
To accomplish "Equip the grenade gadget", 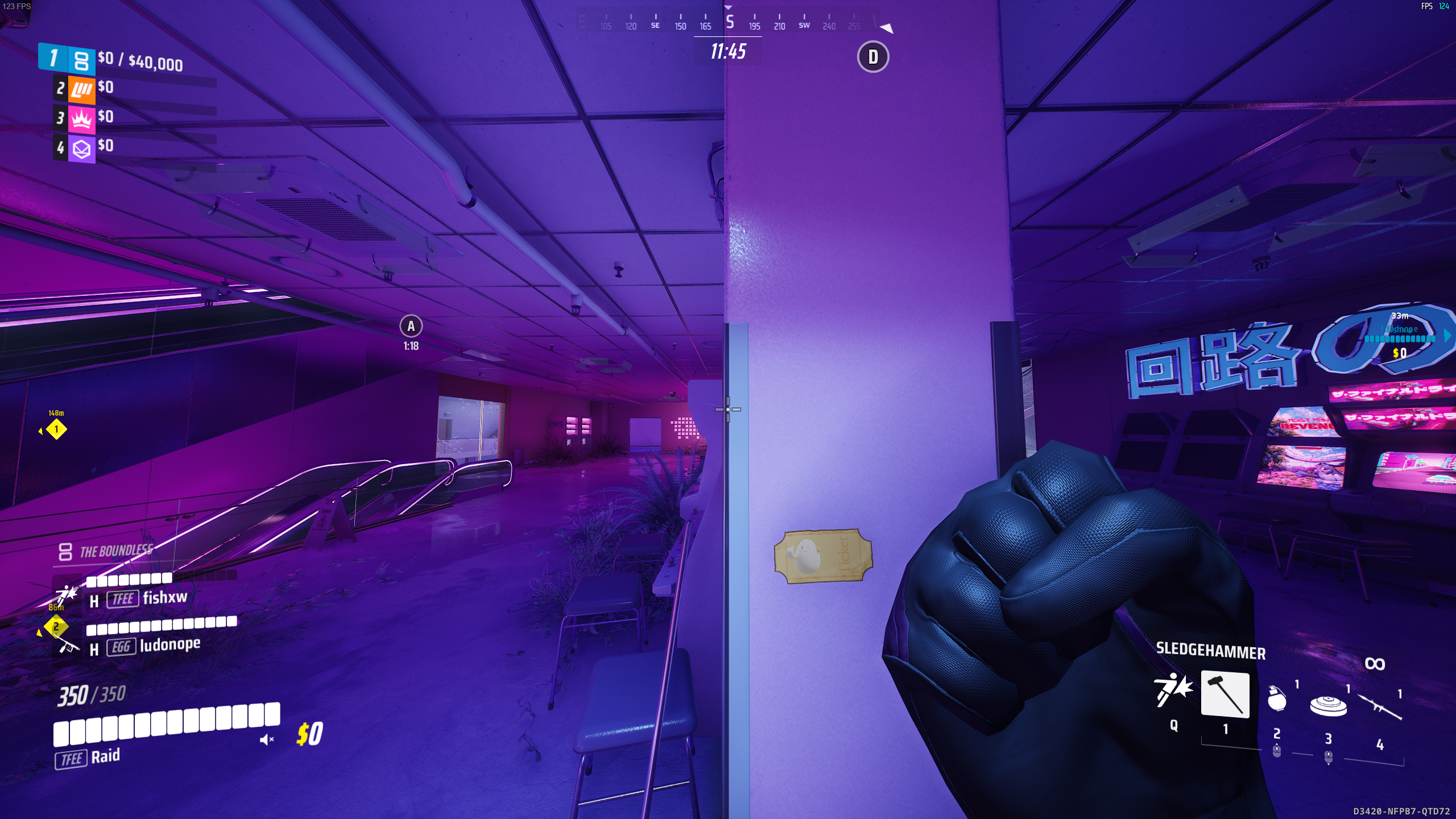I will point(1277,698).
